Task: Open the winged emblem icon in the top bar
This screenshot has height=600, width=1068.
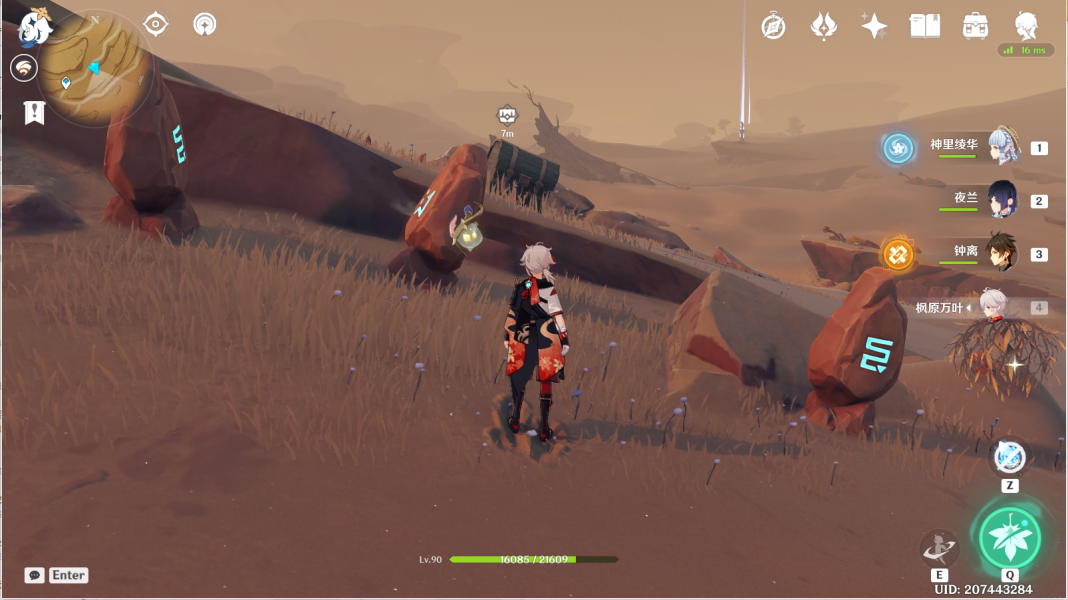Action: click(x=823, y=26)
